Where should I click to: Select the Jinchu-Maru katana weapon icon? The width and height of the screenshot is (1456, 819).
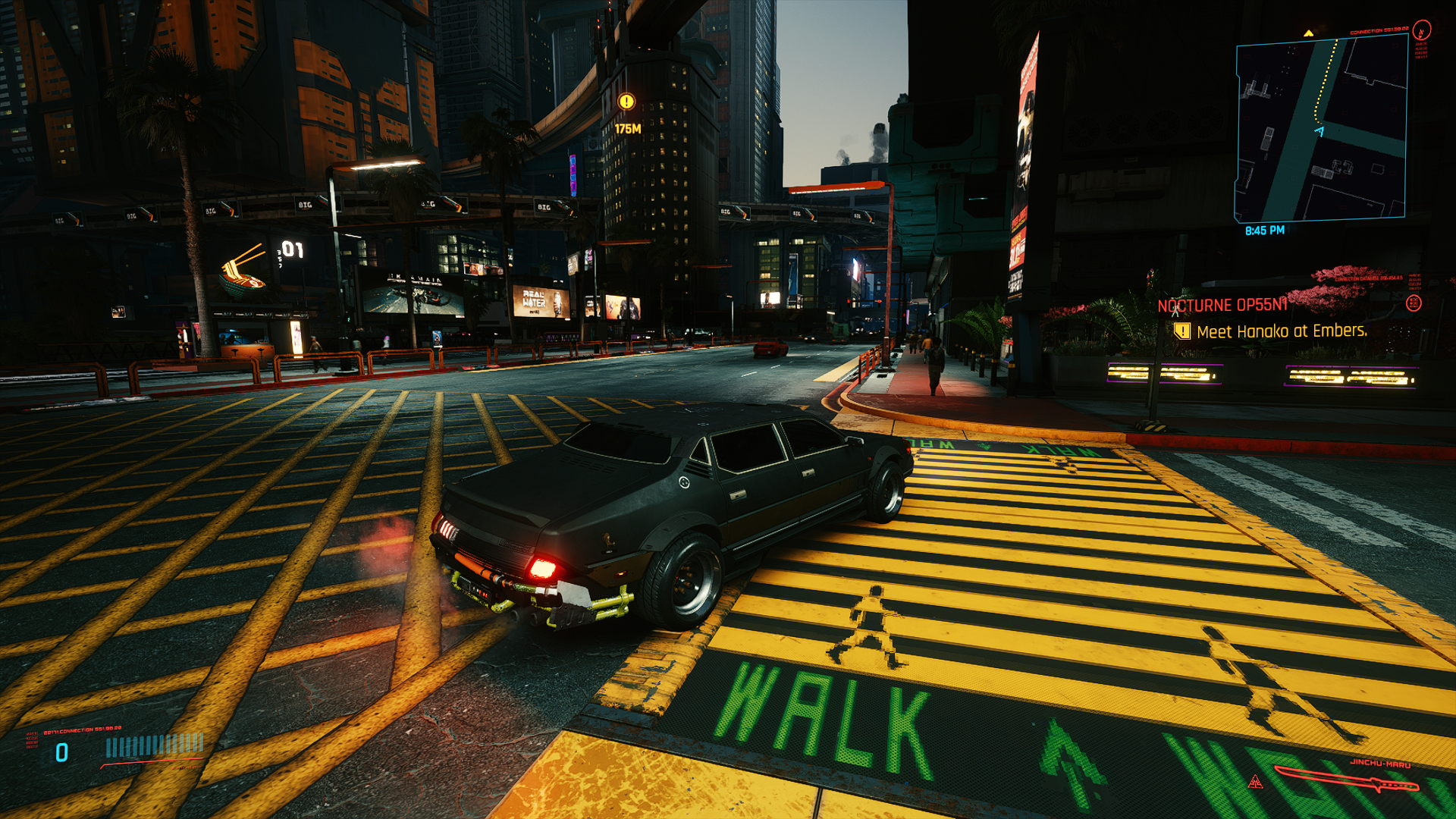(x=1345, y=780)
